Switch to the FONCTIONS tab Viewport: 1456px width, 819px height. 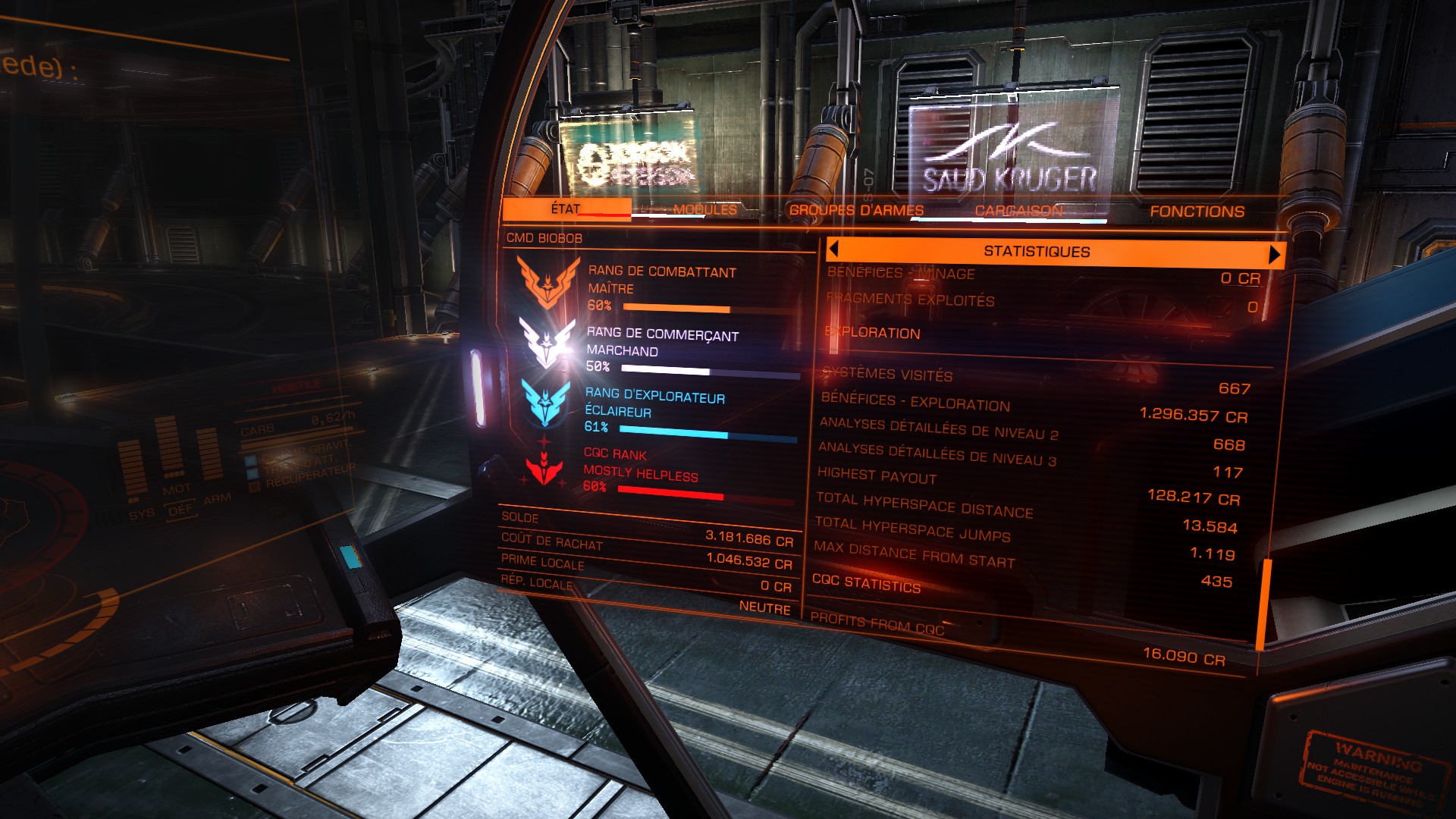click(x=1197, y=212)
